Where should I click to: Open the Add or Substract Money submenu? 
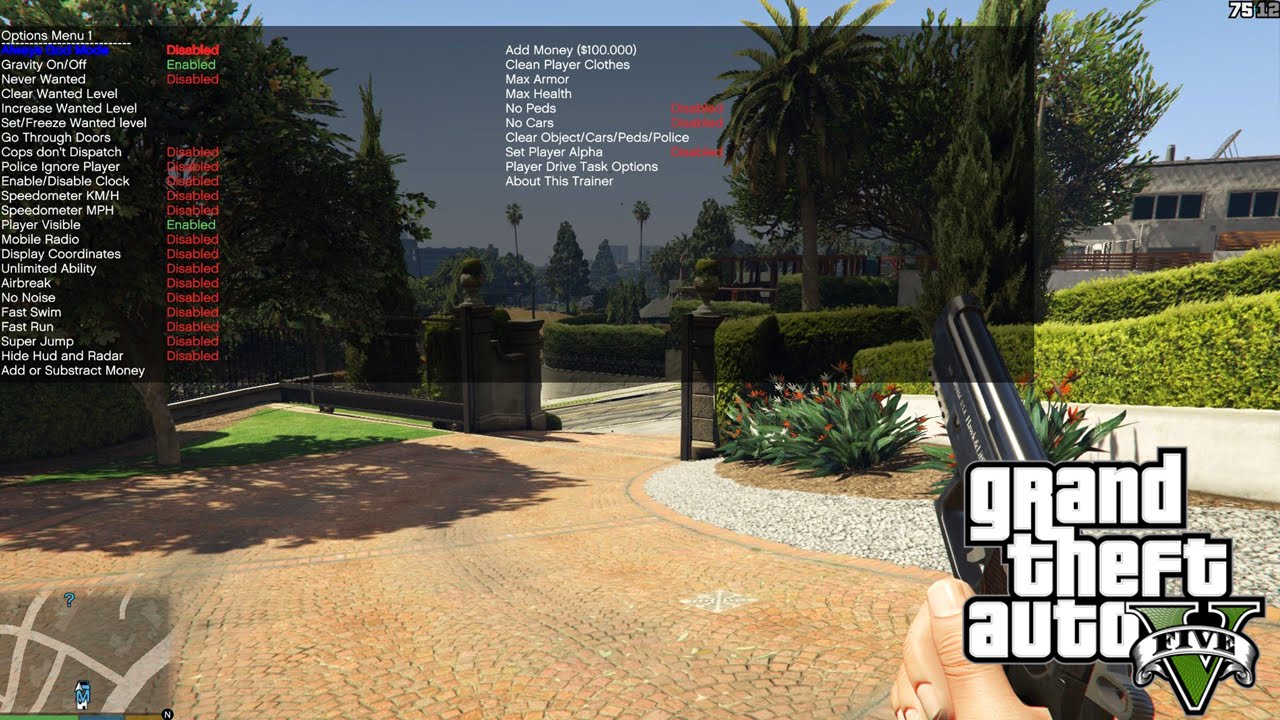[72, 370]
